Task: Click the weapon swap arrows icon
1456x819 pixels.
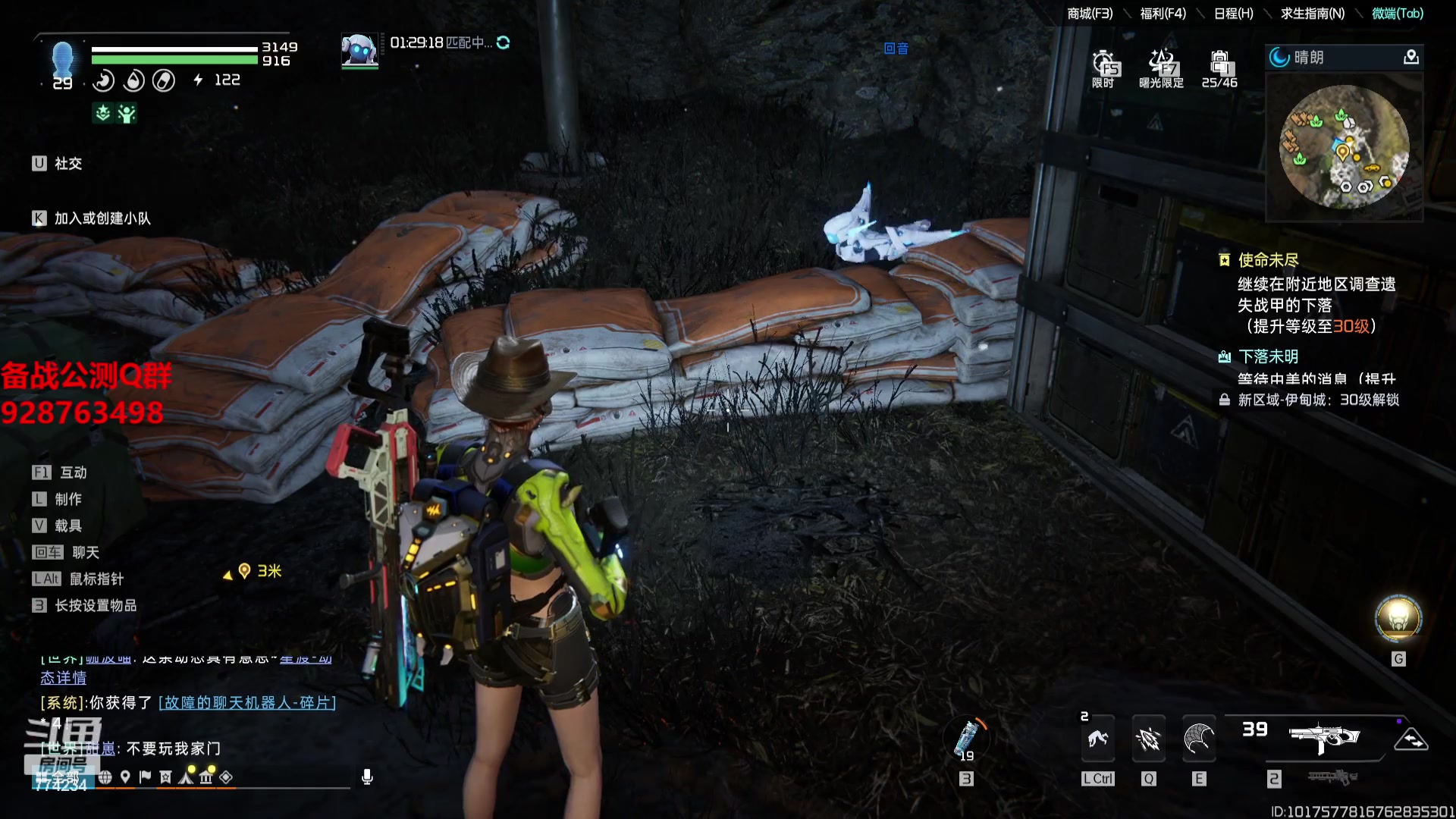Action: point(1410,739)
